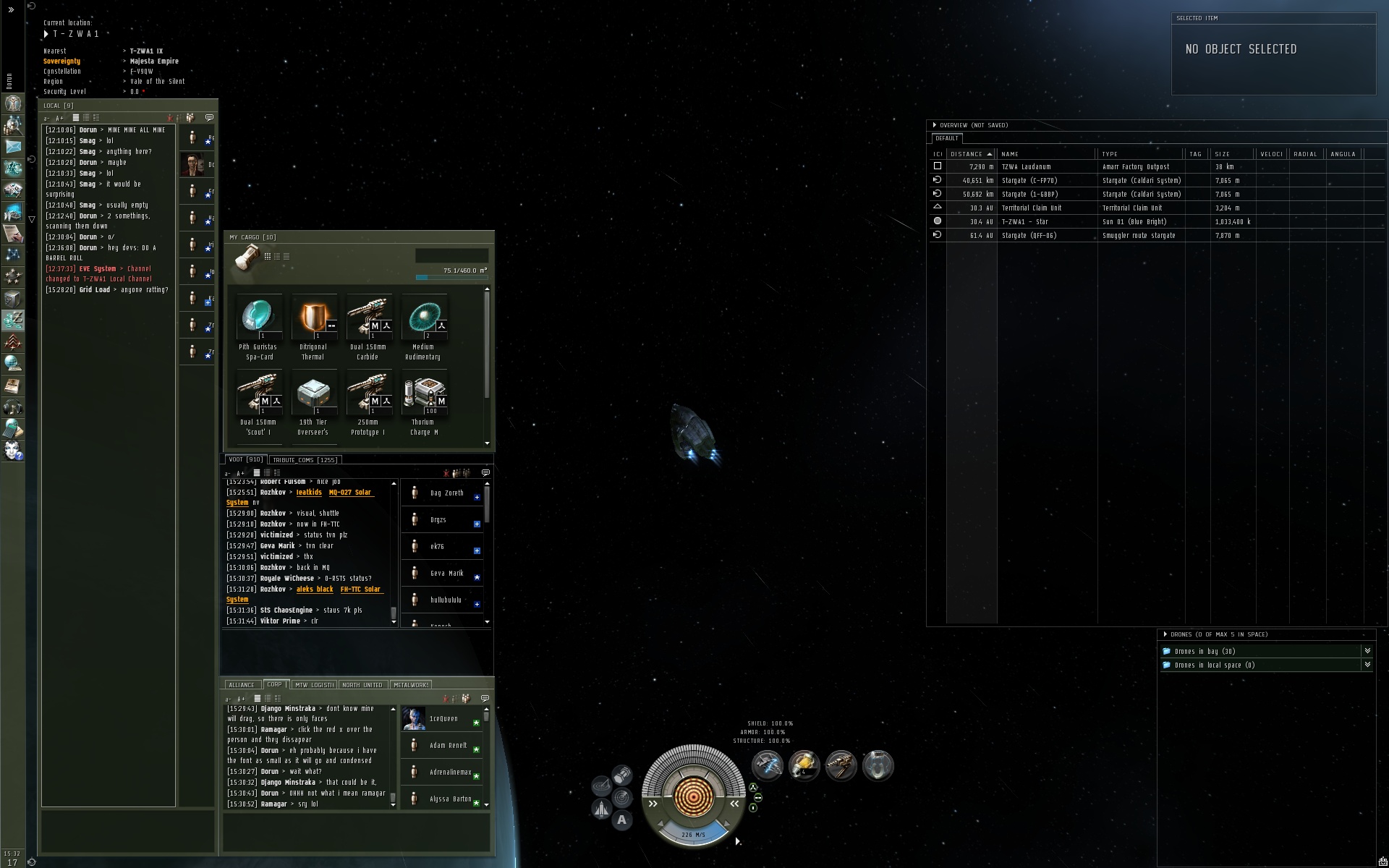Expand the Drones in bay group

(1367, 652)
